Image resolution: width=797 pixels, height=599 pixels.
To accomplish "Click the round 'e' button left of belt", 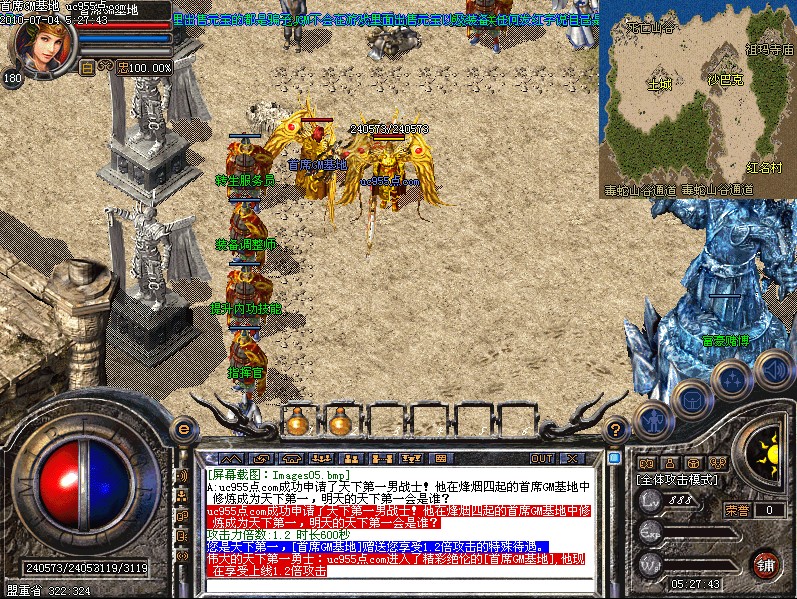I will coord(184,429).
